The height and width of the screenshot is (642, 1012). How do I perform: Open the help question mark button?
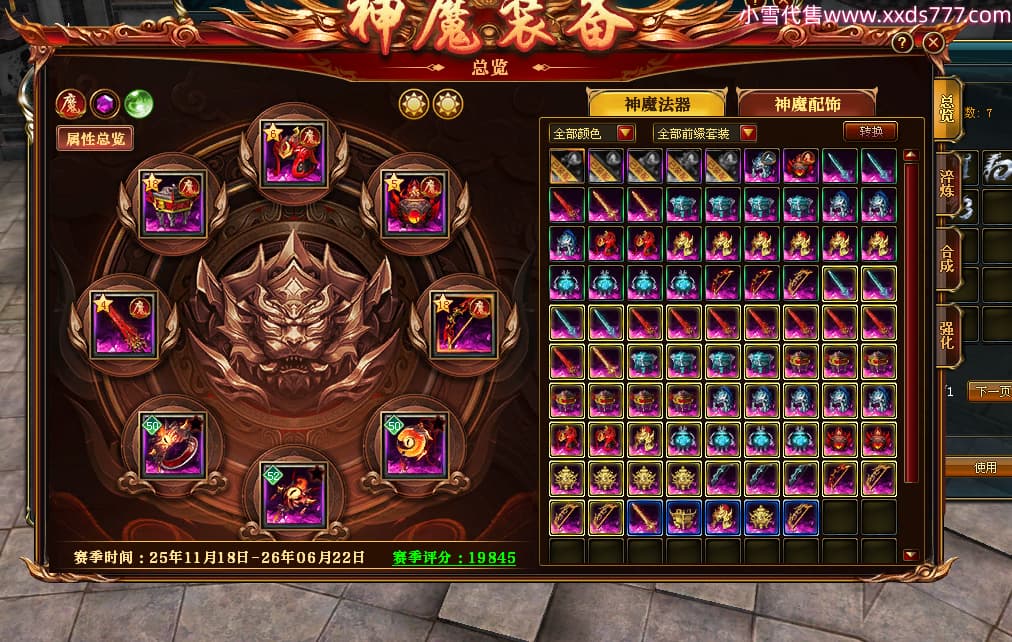pos(902,43)
